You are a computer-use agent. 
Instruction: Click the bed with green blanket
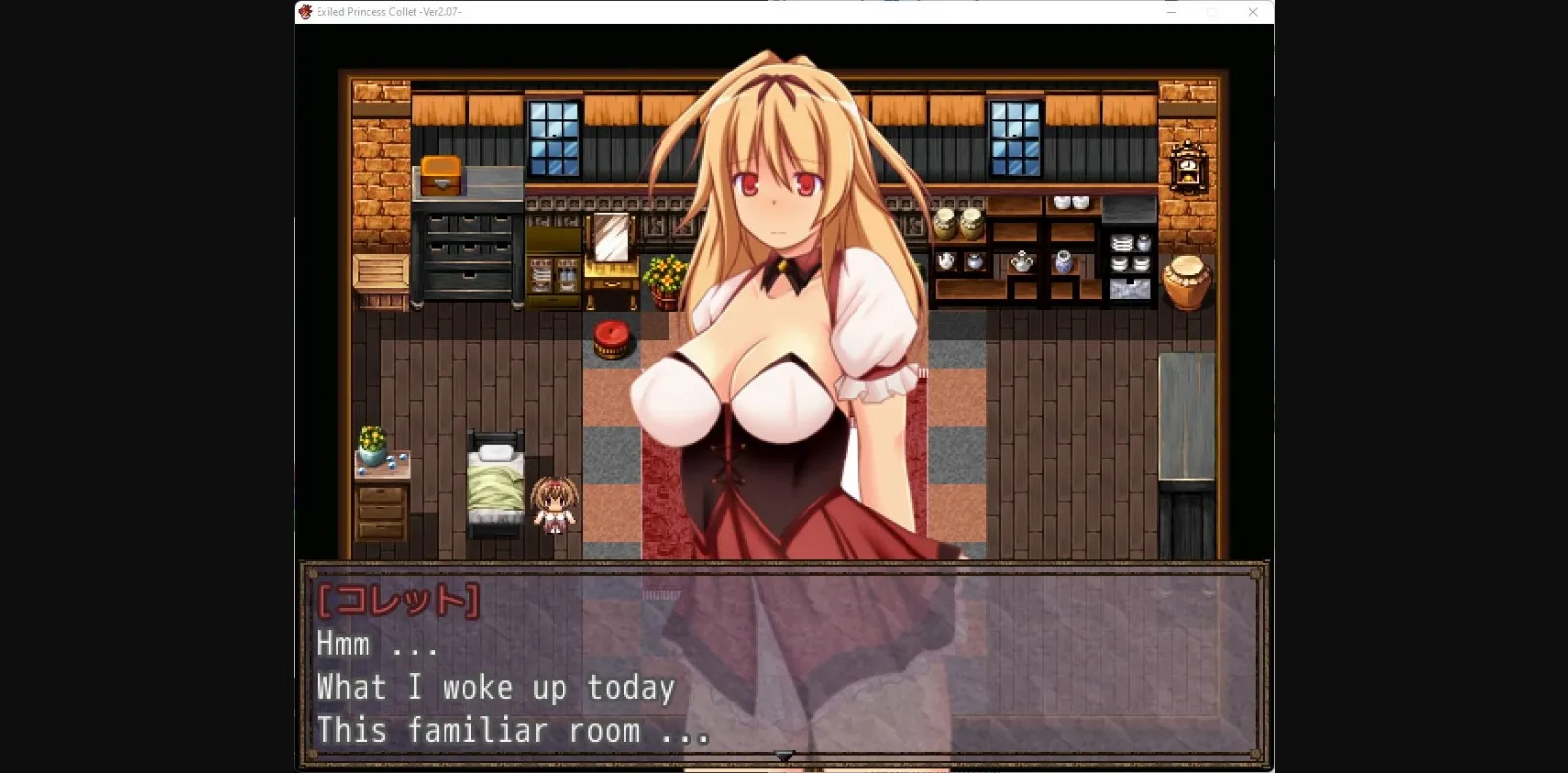click(495, 485)
